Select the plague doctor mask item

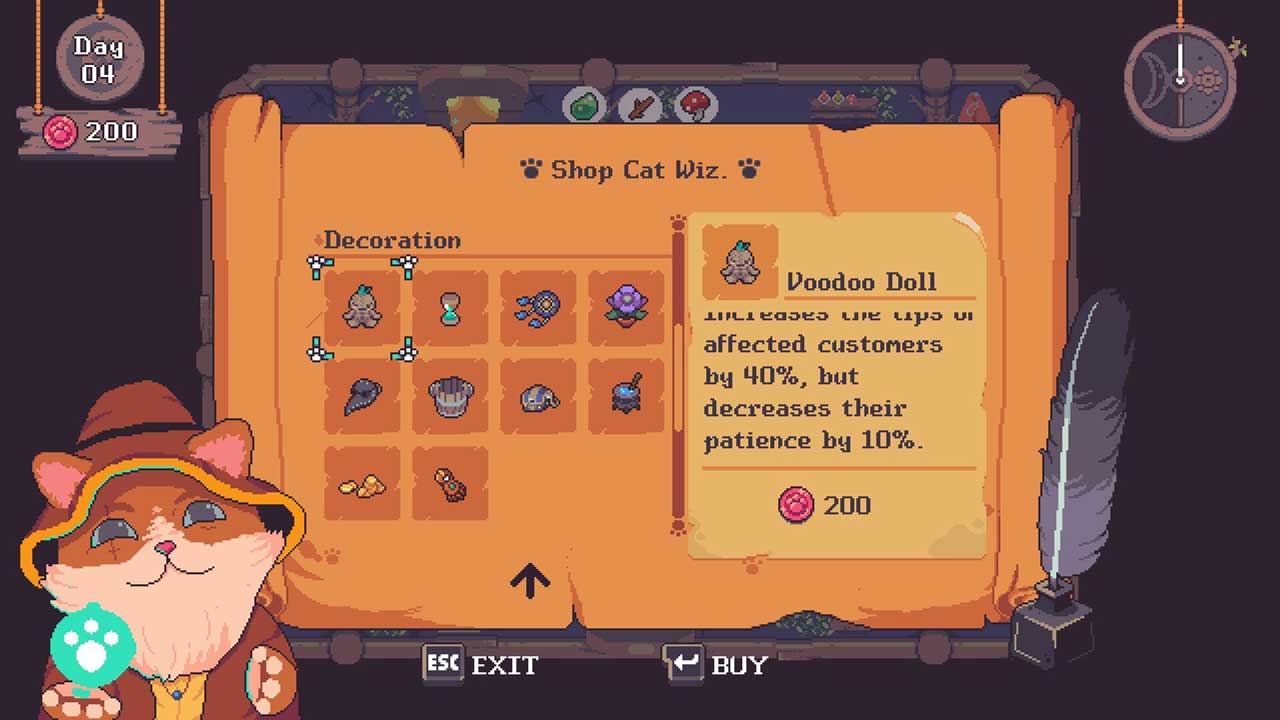(x=362, y=396)
